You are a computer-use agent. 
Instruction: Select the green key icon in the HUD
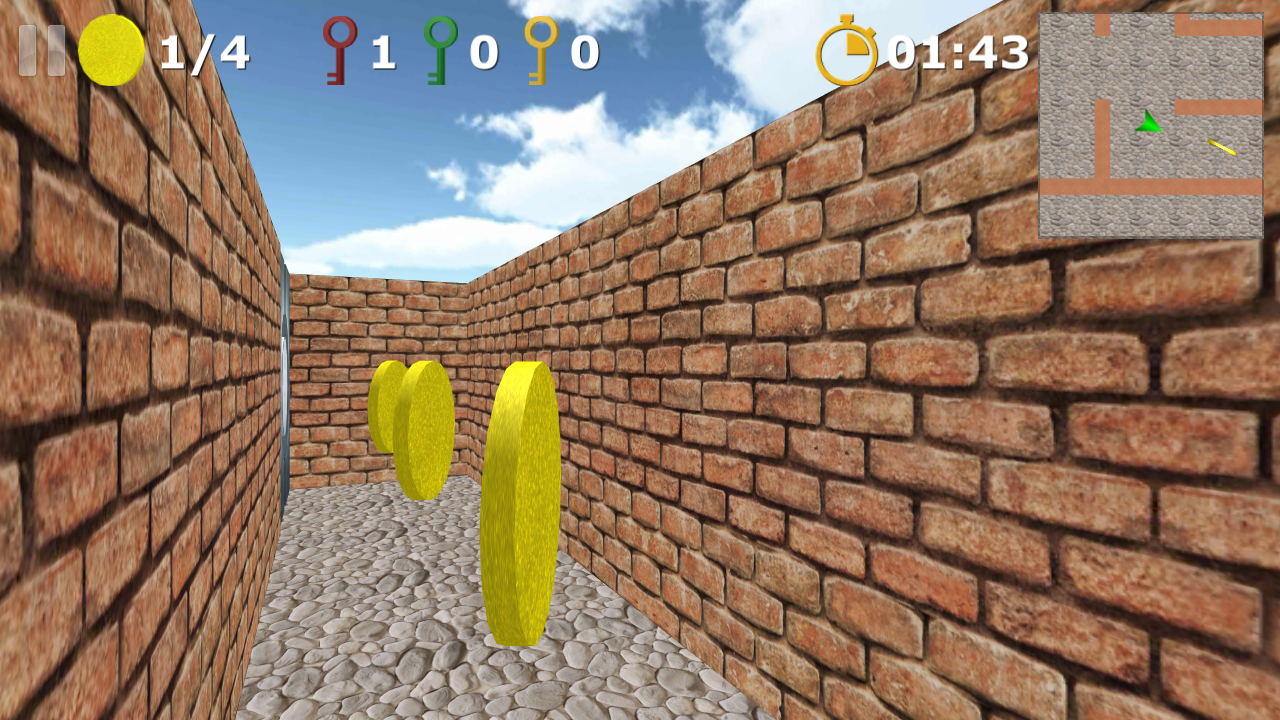click(x=440, y=47)
